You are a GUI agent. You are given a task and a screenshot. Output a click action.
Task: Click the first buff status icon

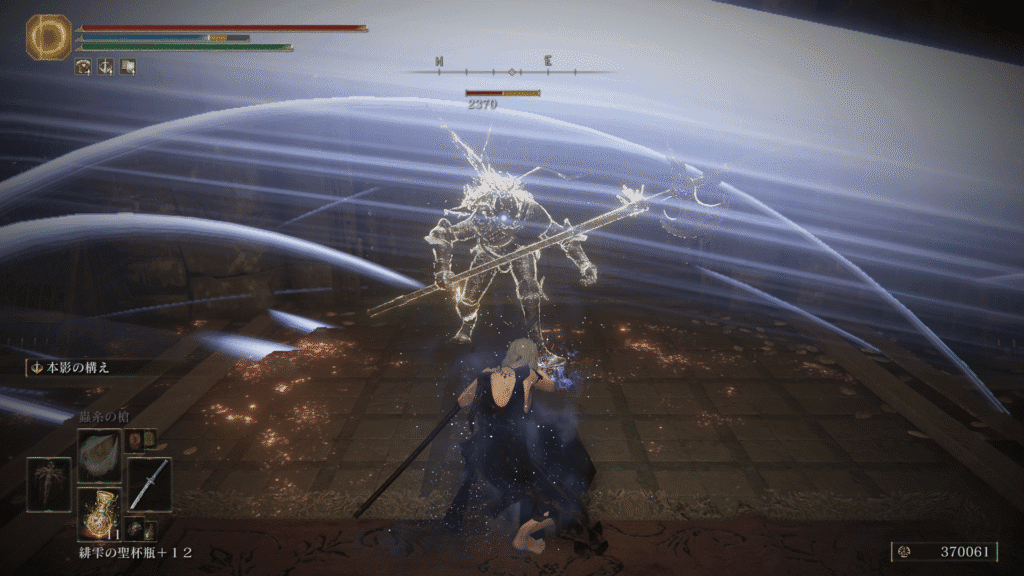[x=84, y=67]
